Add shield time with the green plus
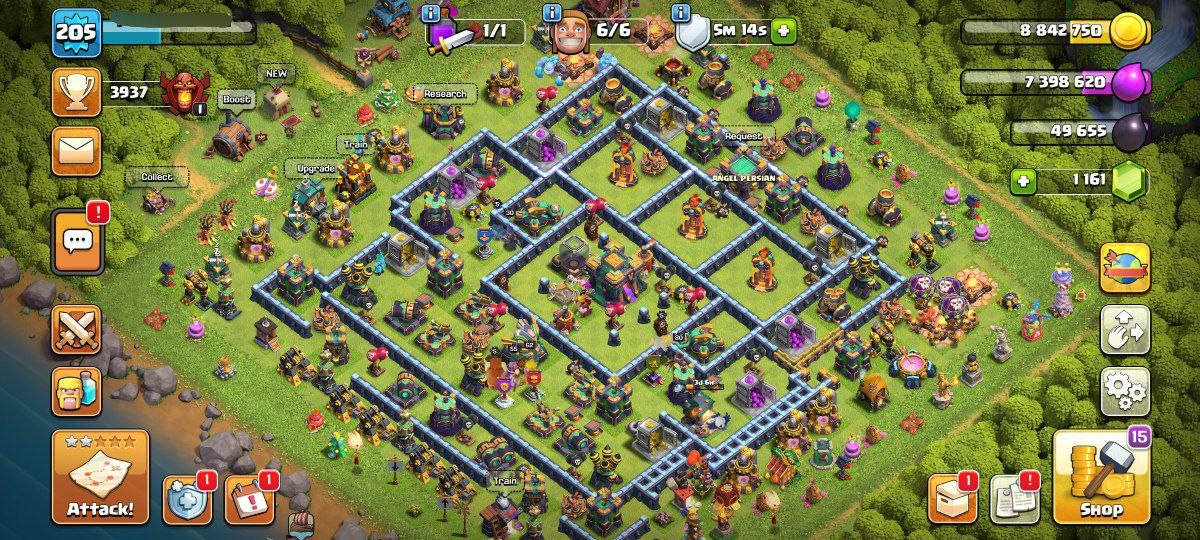The height and width of the screenshot is (540, 1200). click(783, 31)
